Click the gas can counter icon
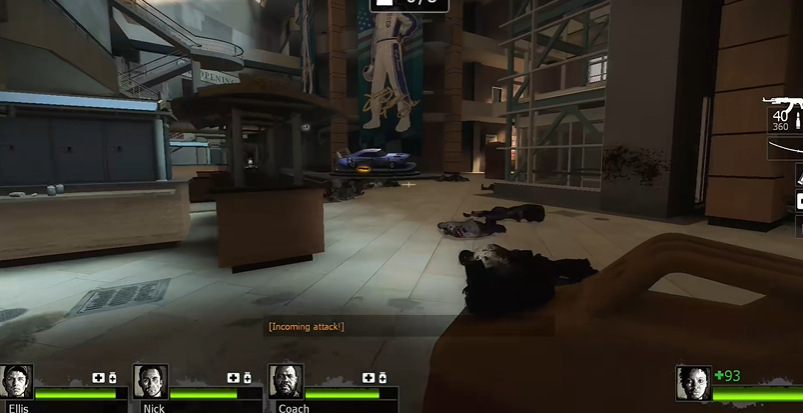Image resolution: width=803 pixels, height=413 pixels. (384, 4)
